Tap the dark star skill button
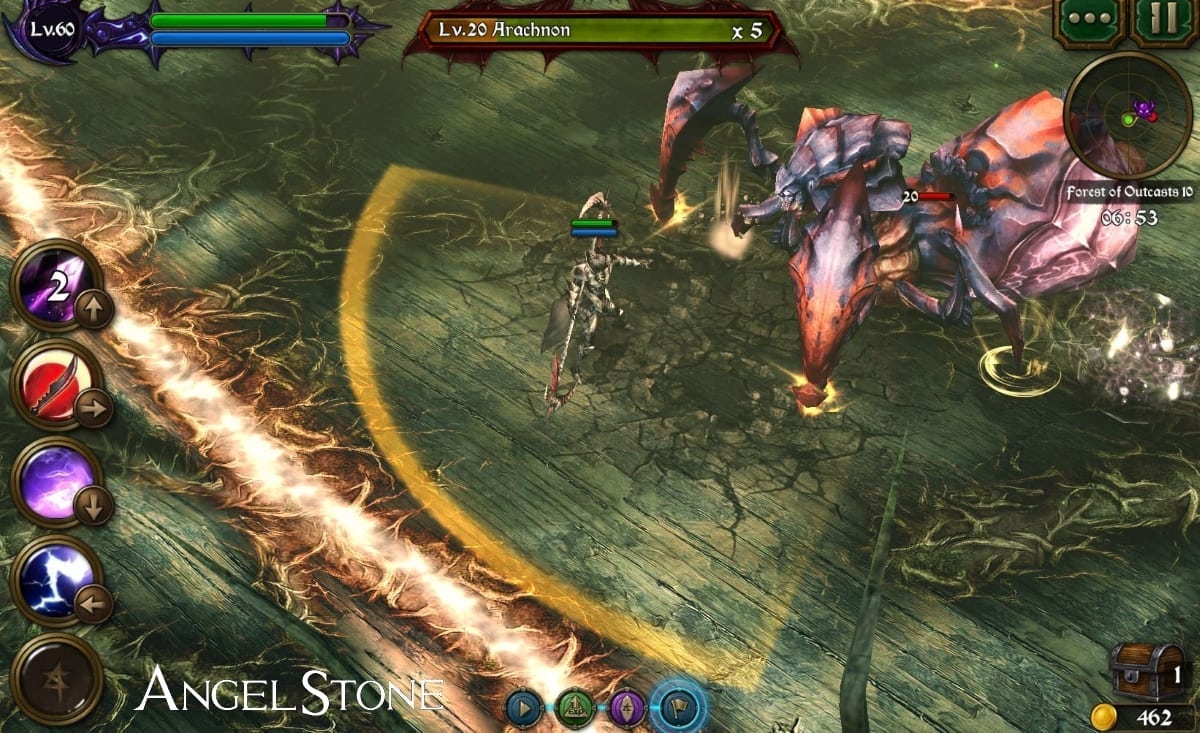 coord(56,678)
